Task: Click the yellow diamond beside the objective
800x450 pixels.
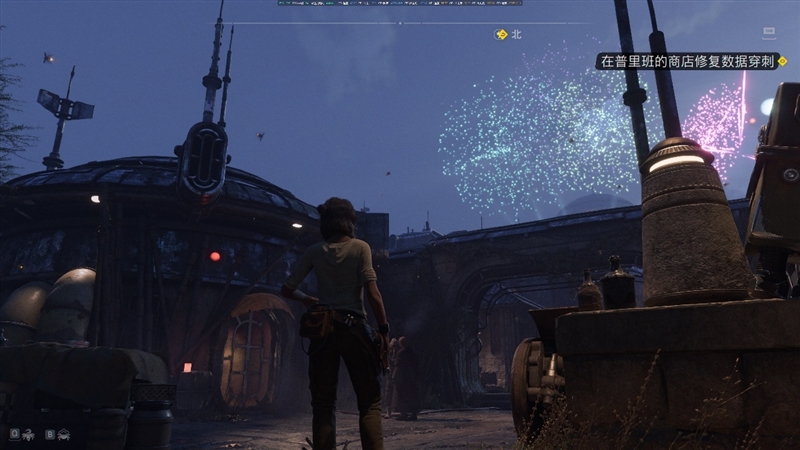Action: (782, 61)
